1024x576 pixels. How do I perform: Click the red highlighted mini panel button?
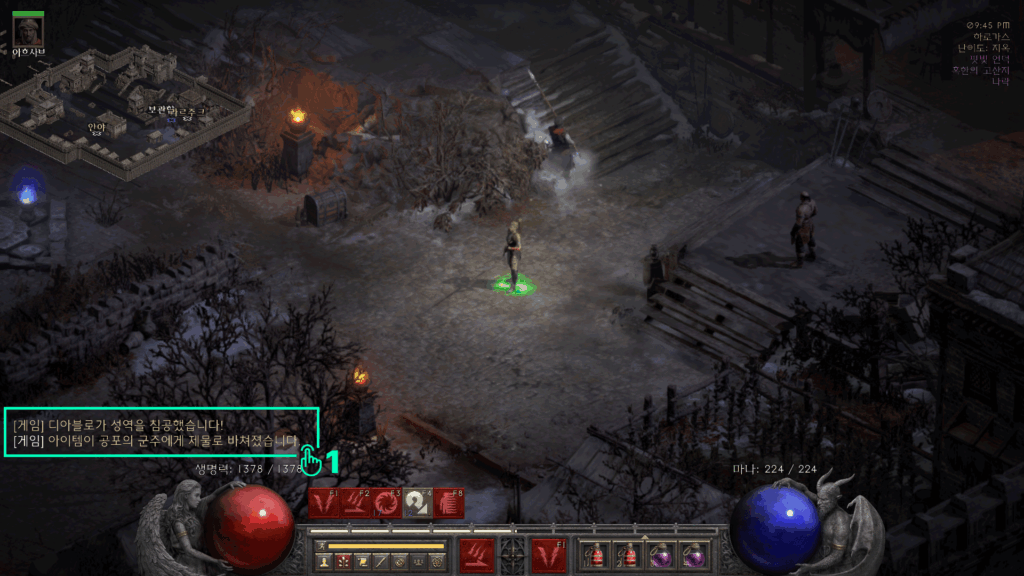click(343, 562)
